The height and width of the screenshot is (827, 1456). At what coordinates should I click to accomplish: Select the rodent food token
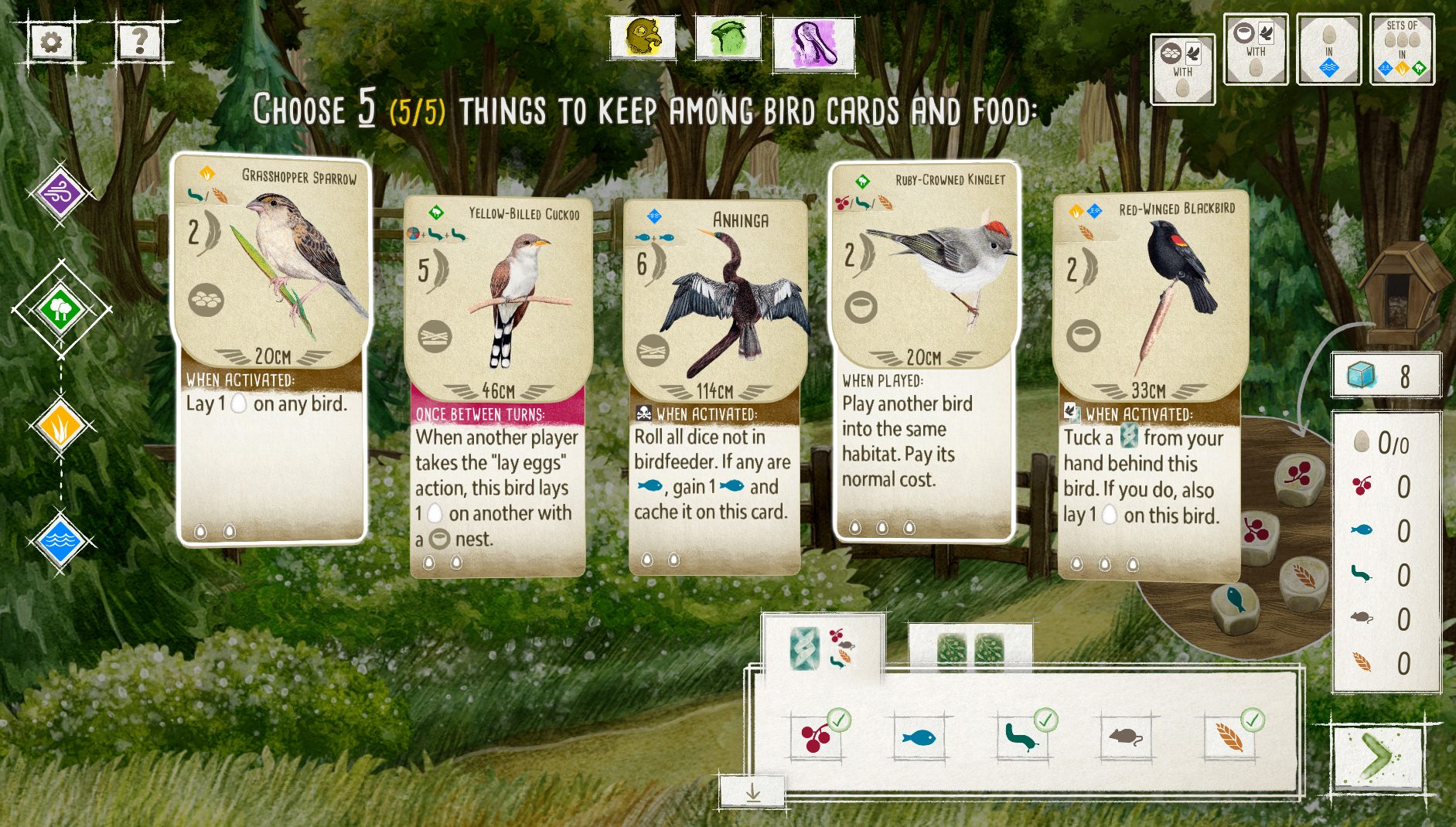[1126, 737]
